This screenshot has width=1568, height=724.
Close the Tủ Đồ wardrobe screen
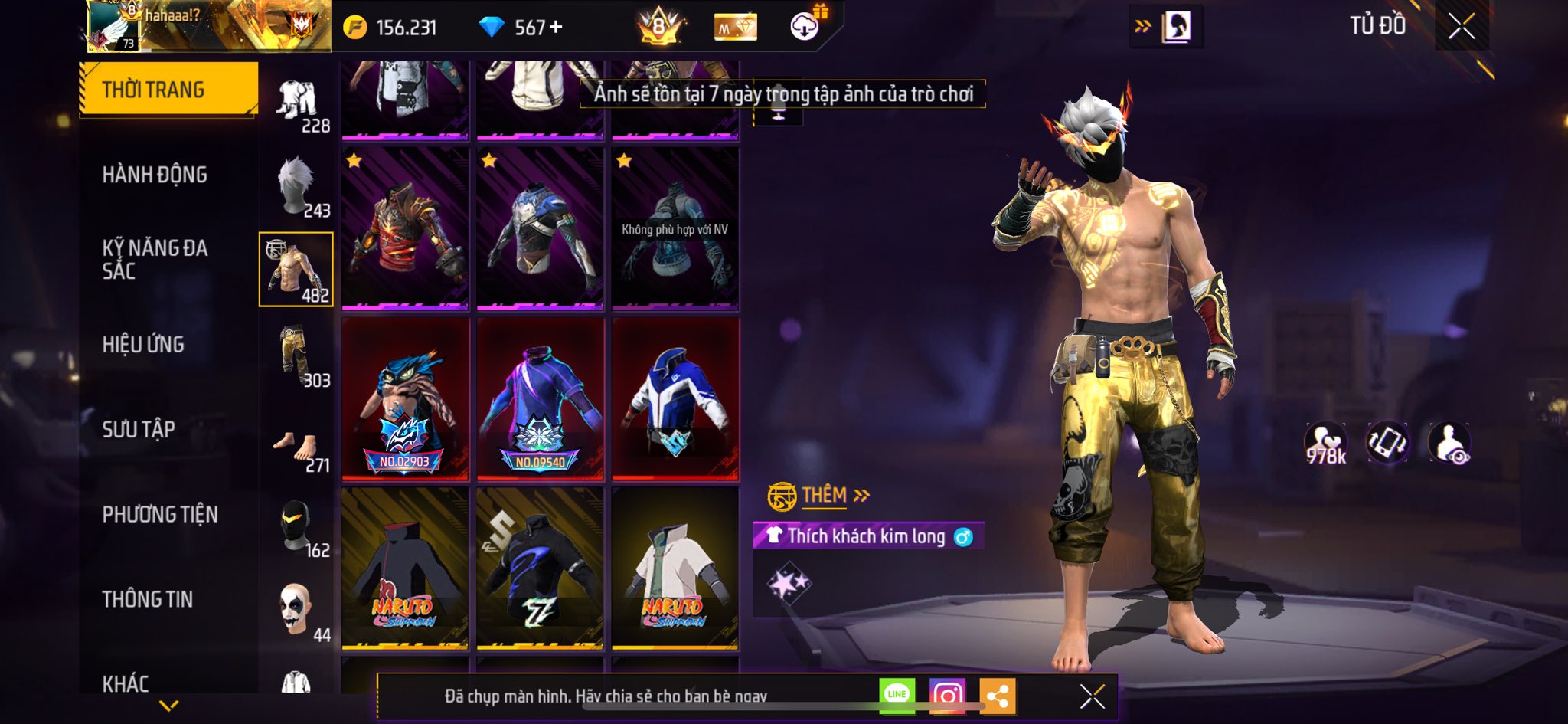(1461, 27)
